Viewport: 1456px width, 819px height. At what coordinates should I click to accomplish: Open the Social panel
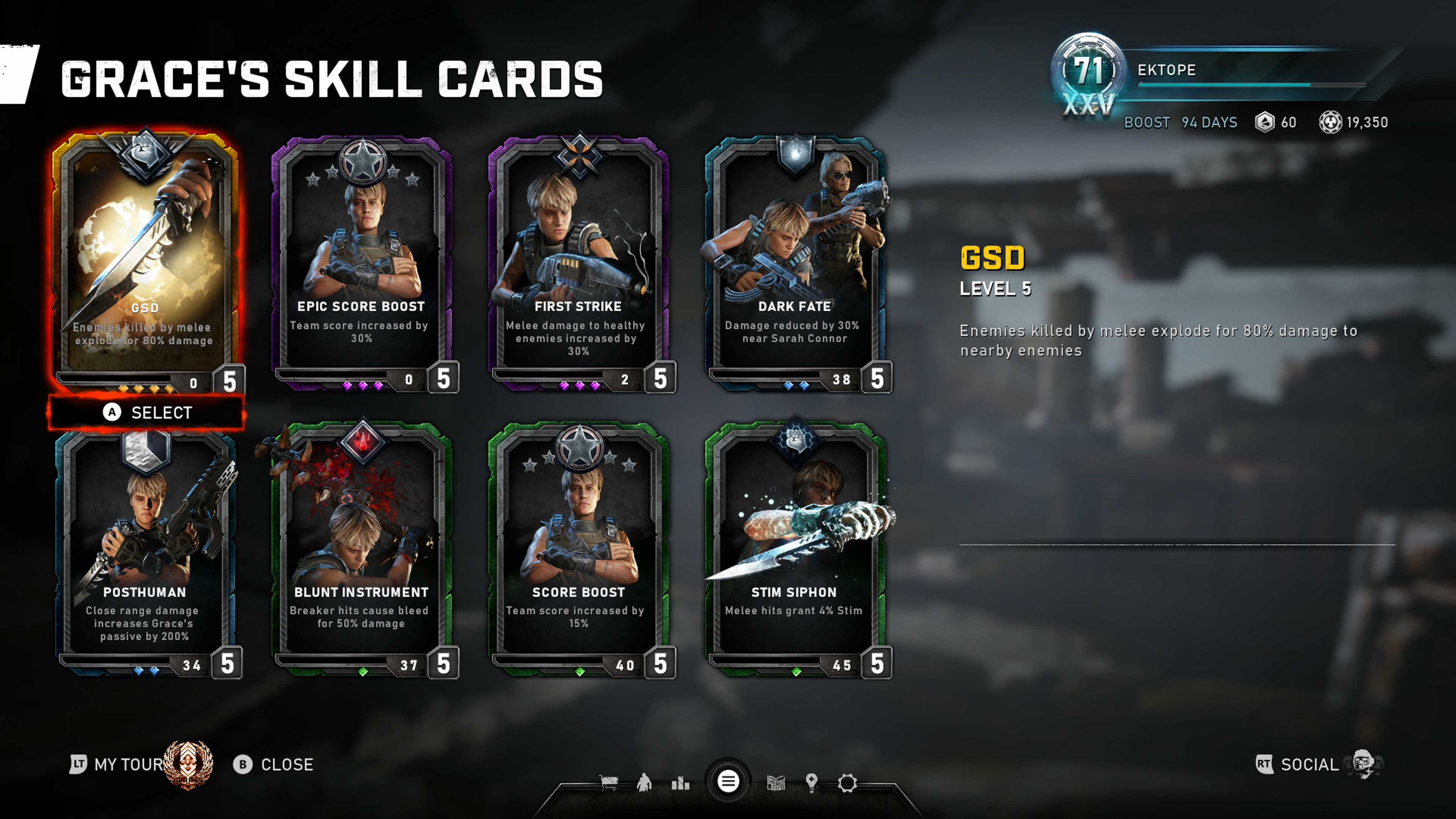[x=1309, y=764]
